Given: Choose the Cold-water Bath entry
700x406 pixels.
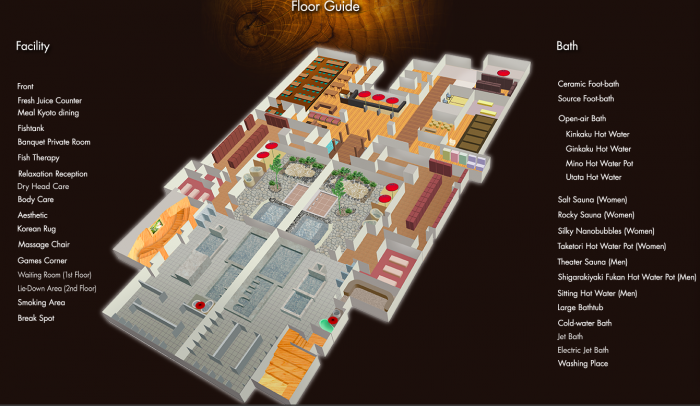Looking at the screenshot, I should click(584, 323).
